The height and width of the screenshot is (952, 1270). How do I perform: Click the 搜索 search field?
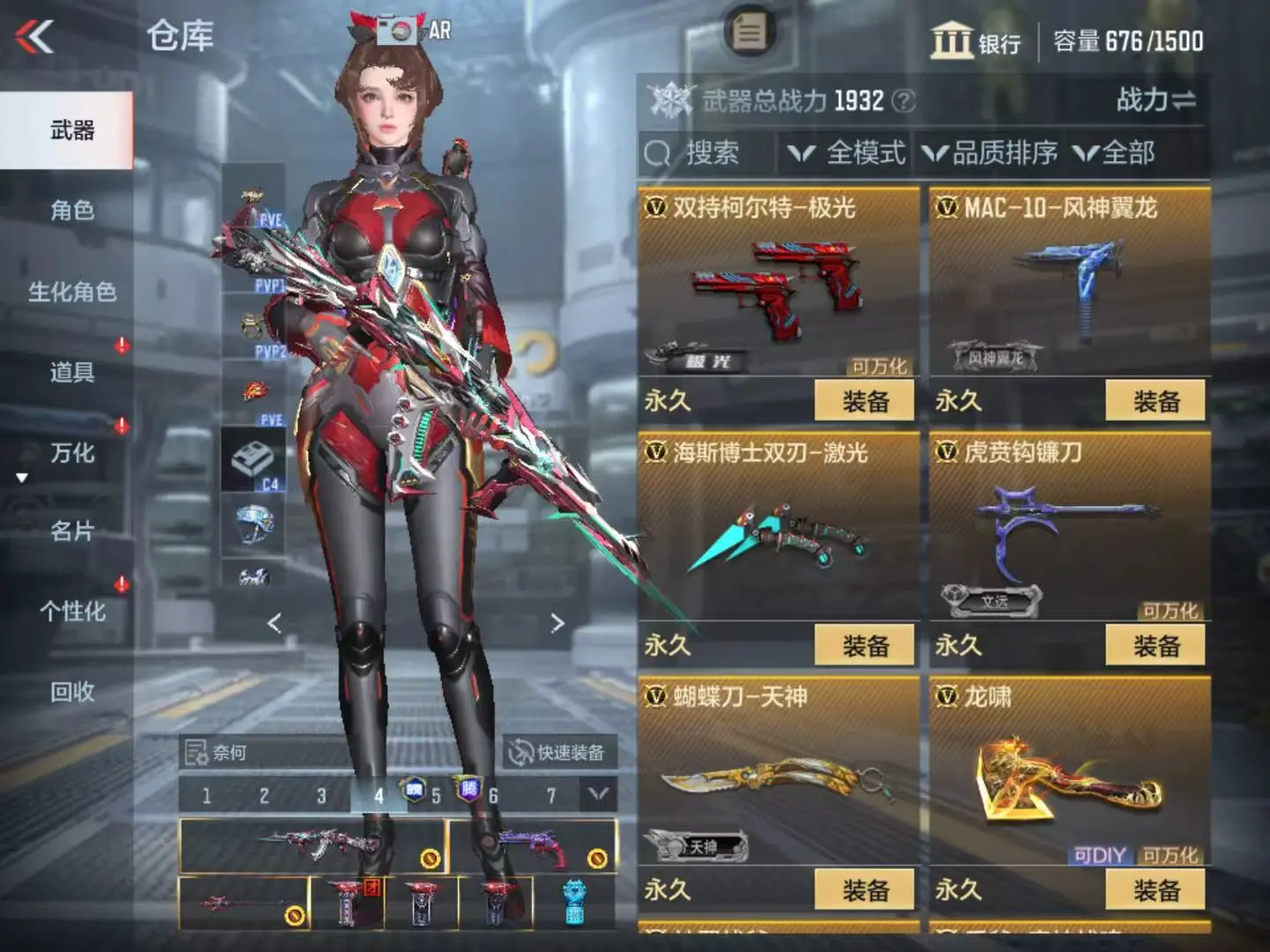710,153
